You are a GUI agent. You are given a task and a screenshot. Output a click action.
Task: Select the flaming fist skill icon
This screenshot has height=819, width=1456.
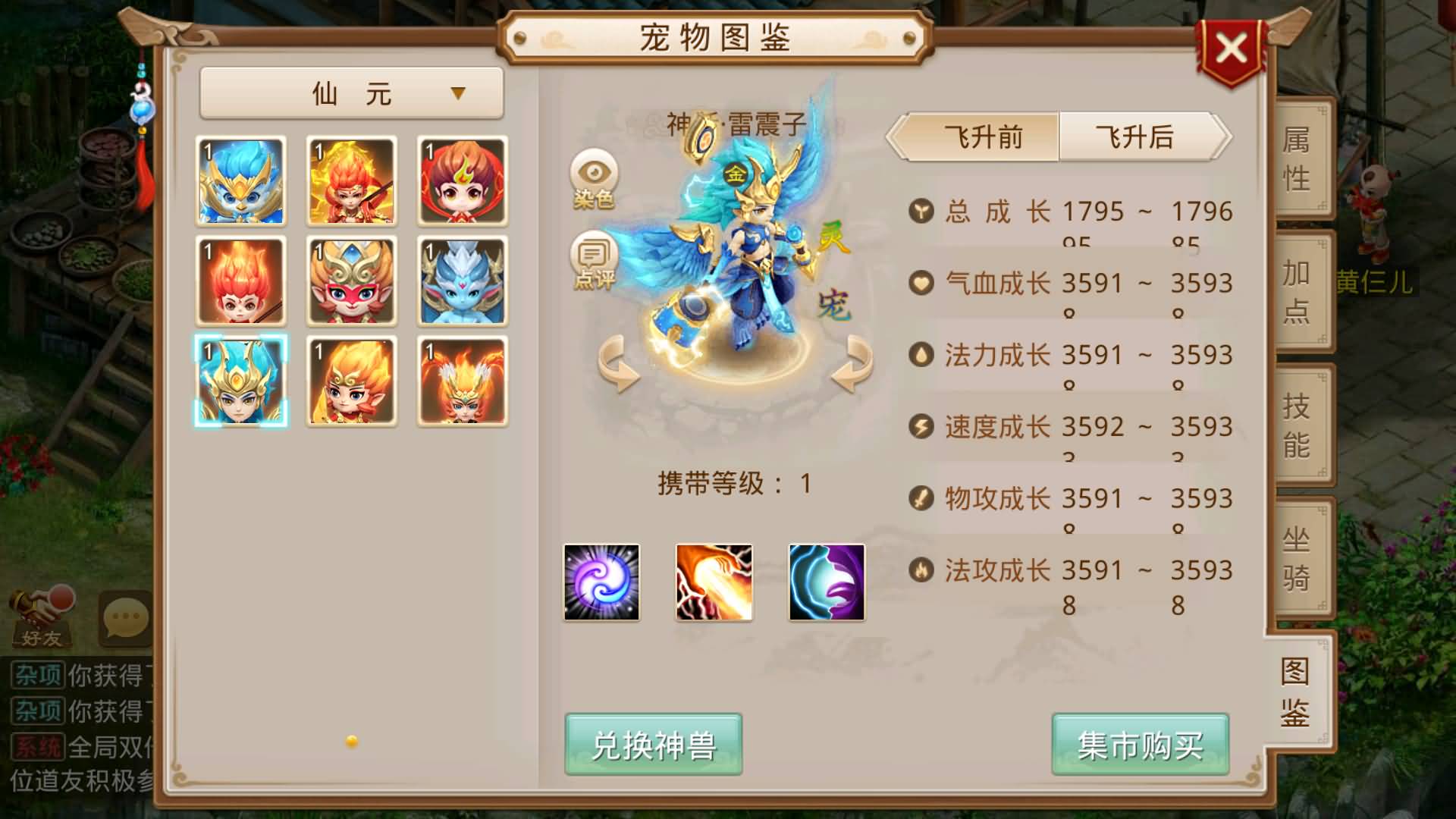pos(714,582)
